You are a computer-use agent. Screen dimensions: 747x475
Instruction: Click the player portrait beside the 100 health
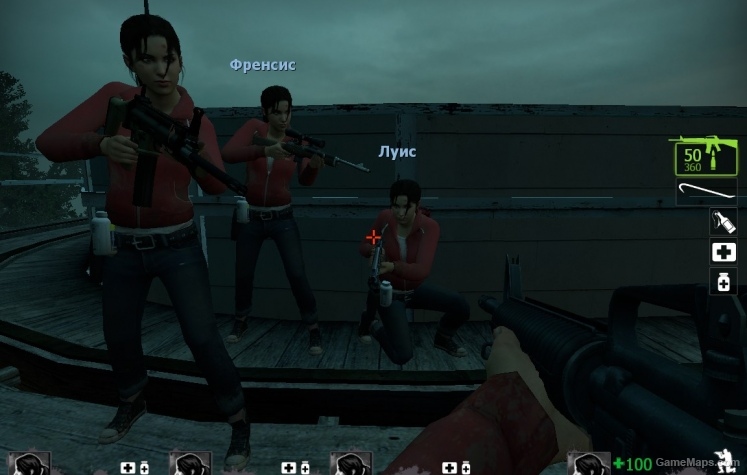click(588, 463)
